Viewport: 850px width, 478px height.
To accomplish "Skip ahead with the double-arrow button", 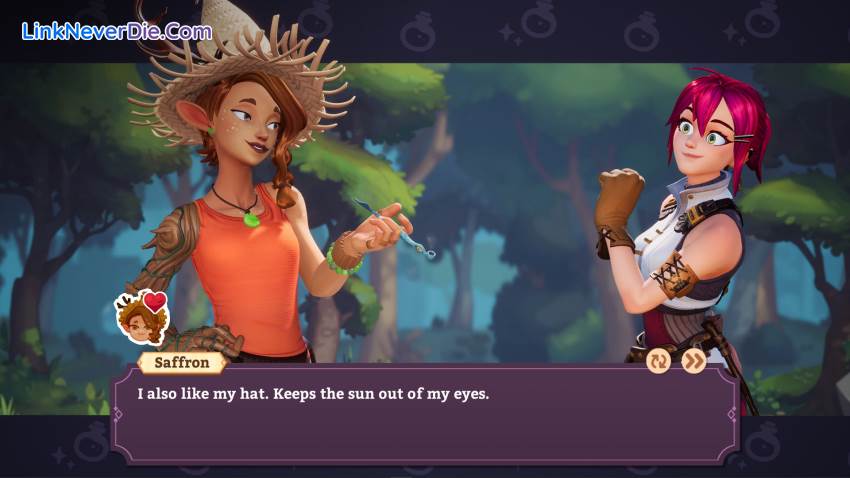I will 694,361.
